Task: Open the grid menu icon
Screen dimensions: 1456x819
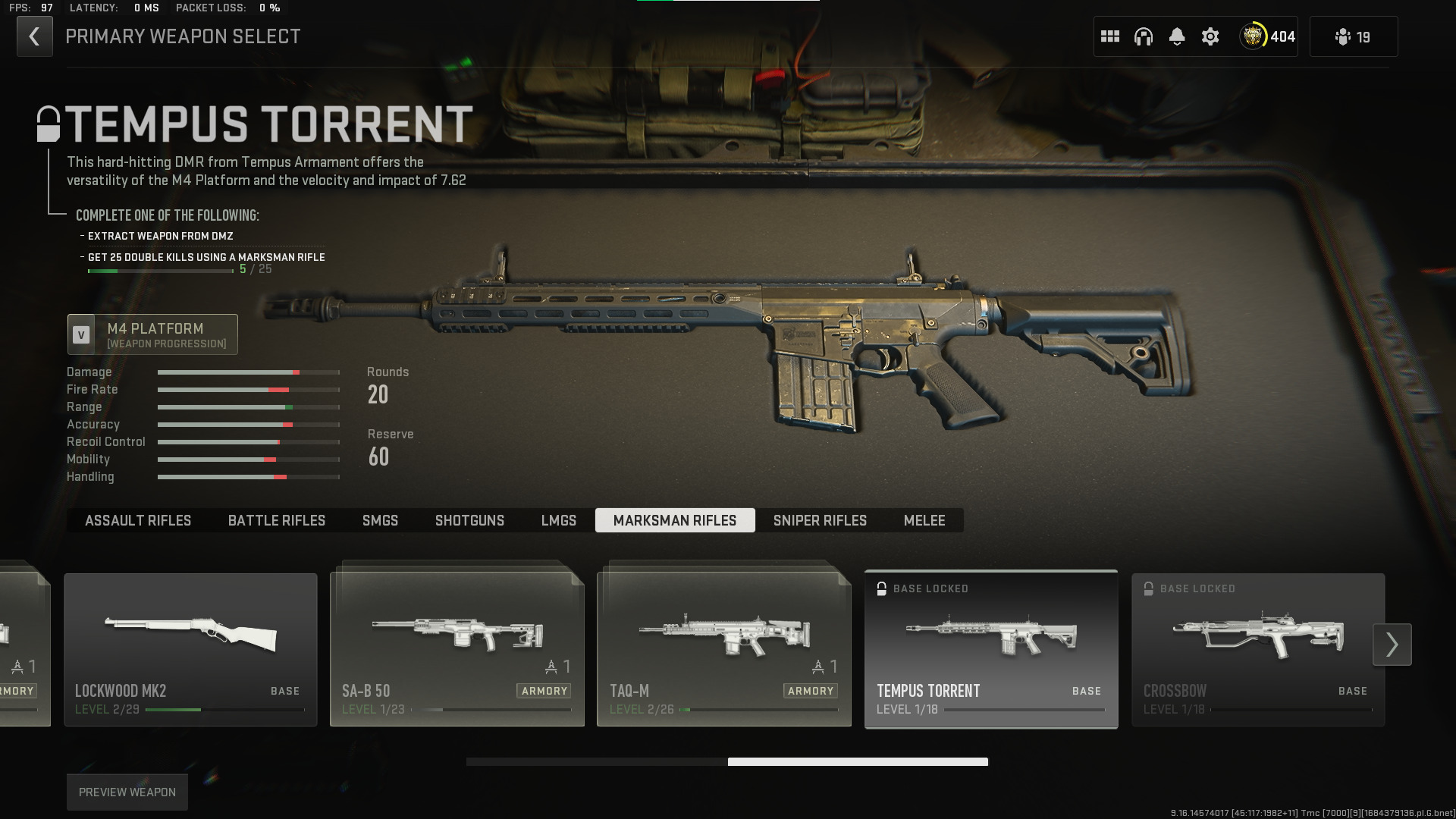Action: coord(1110,36)
